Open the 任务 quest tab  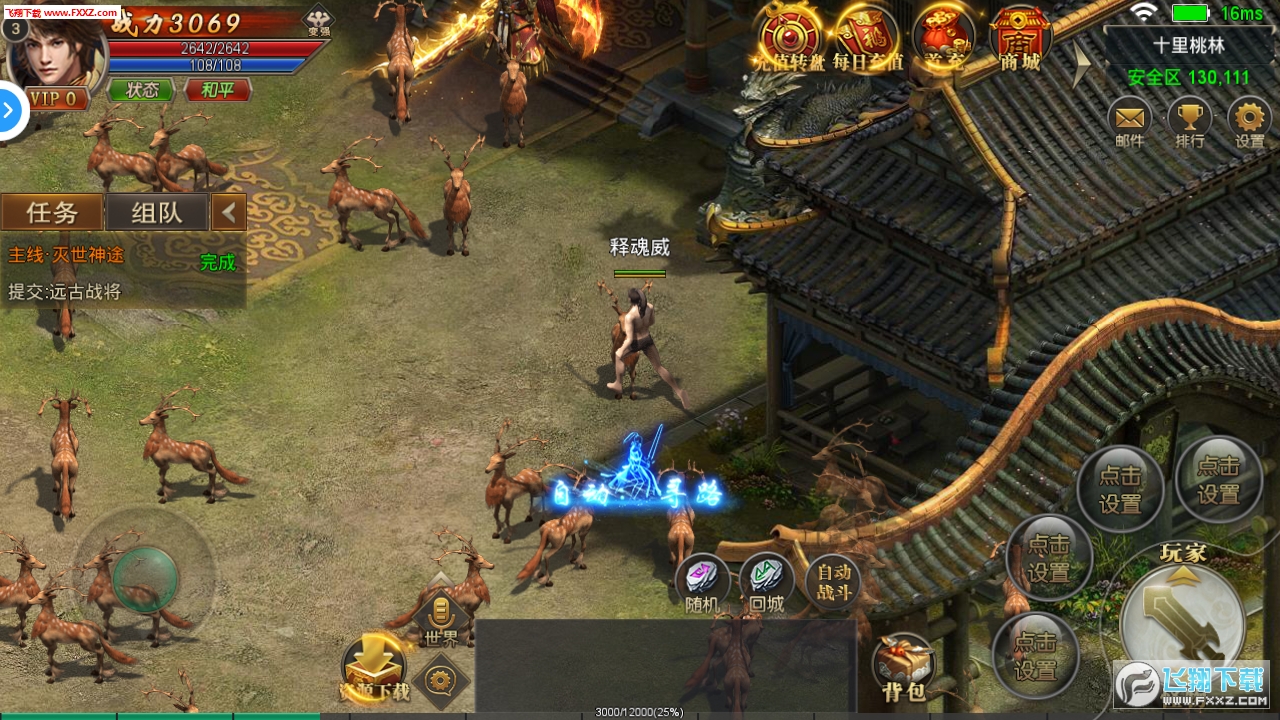[52, 212]
